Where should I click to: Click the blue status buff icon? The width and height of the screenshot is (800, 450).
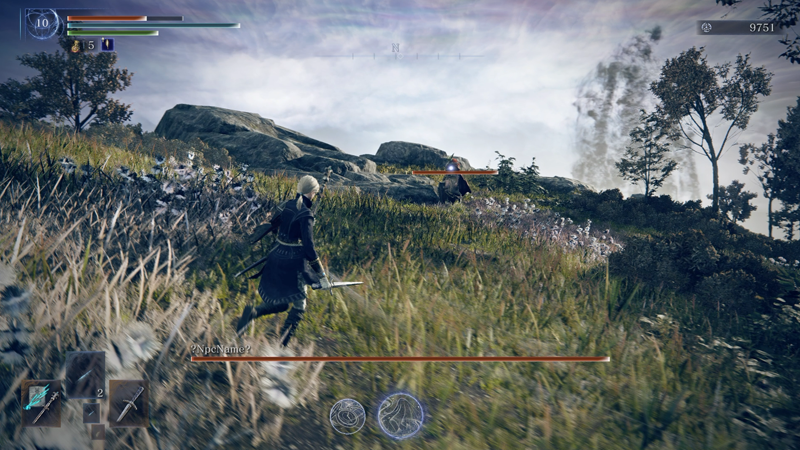(107, 45)
